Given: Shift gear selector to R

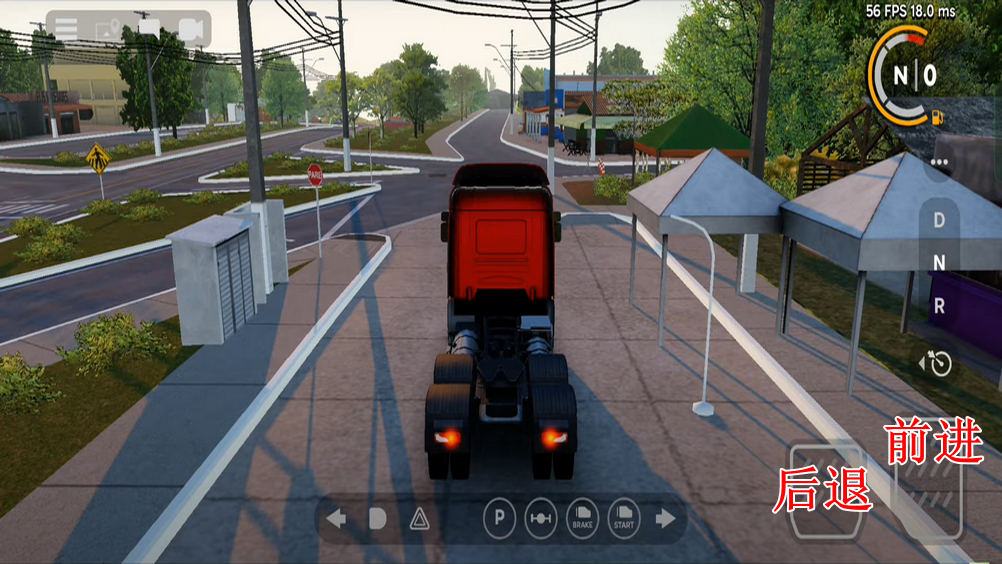Looking at the screenshot, I should (x=939, y=307).
